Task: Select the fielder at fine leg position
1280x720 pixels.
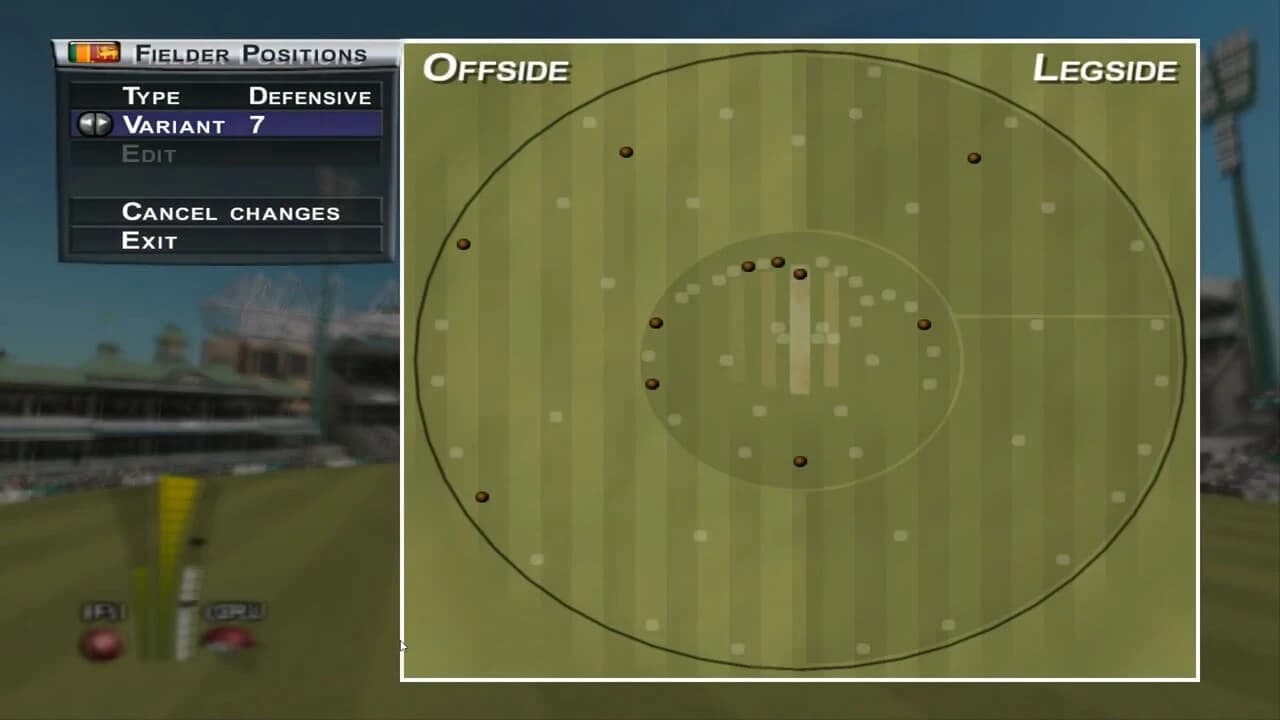Action: (973, 156)
